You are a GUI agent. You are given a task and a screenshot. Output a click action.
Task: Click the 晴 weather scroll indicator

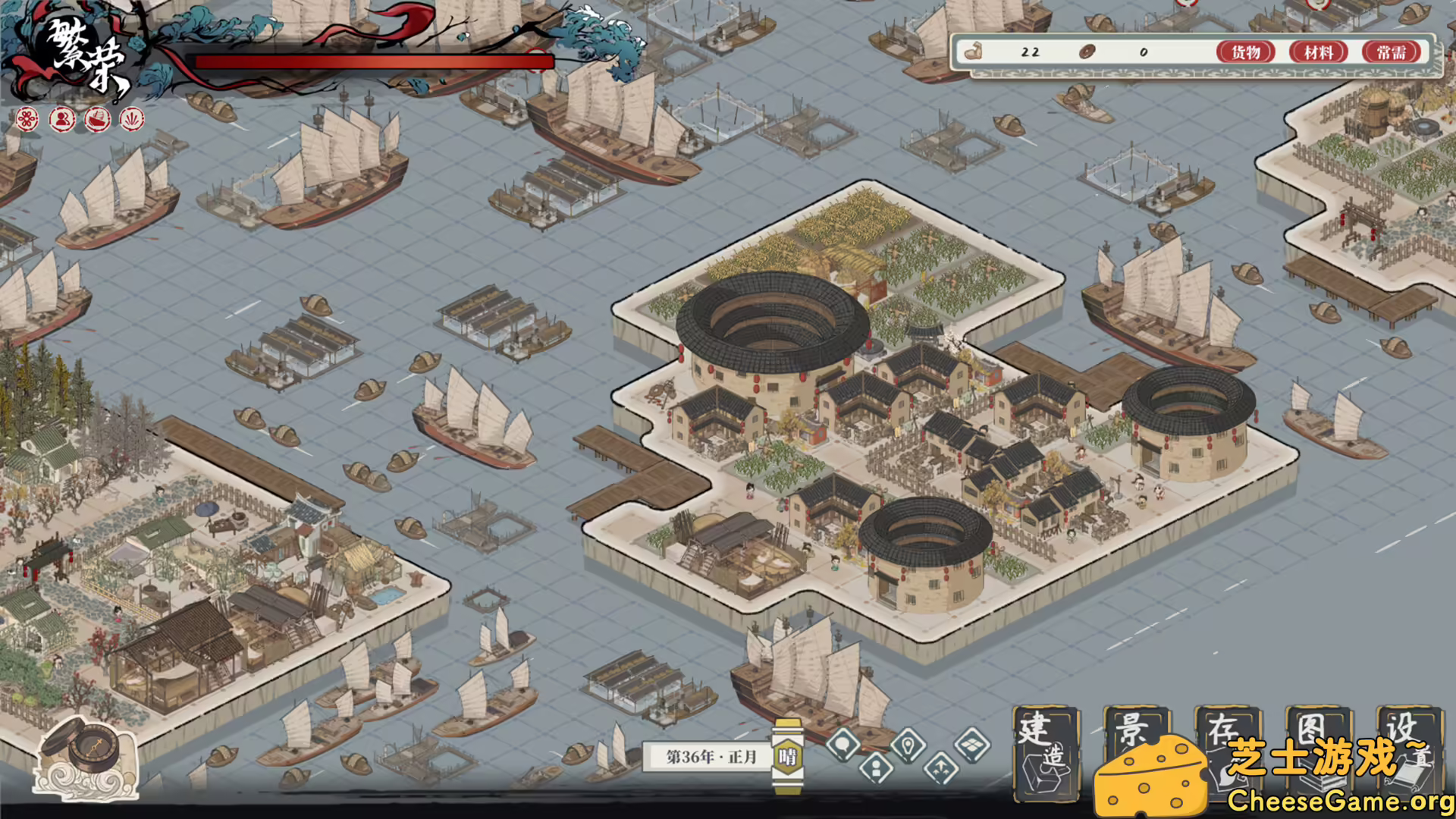coord(789,755)
